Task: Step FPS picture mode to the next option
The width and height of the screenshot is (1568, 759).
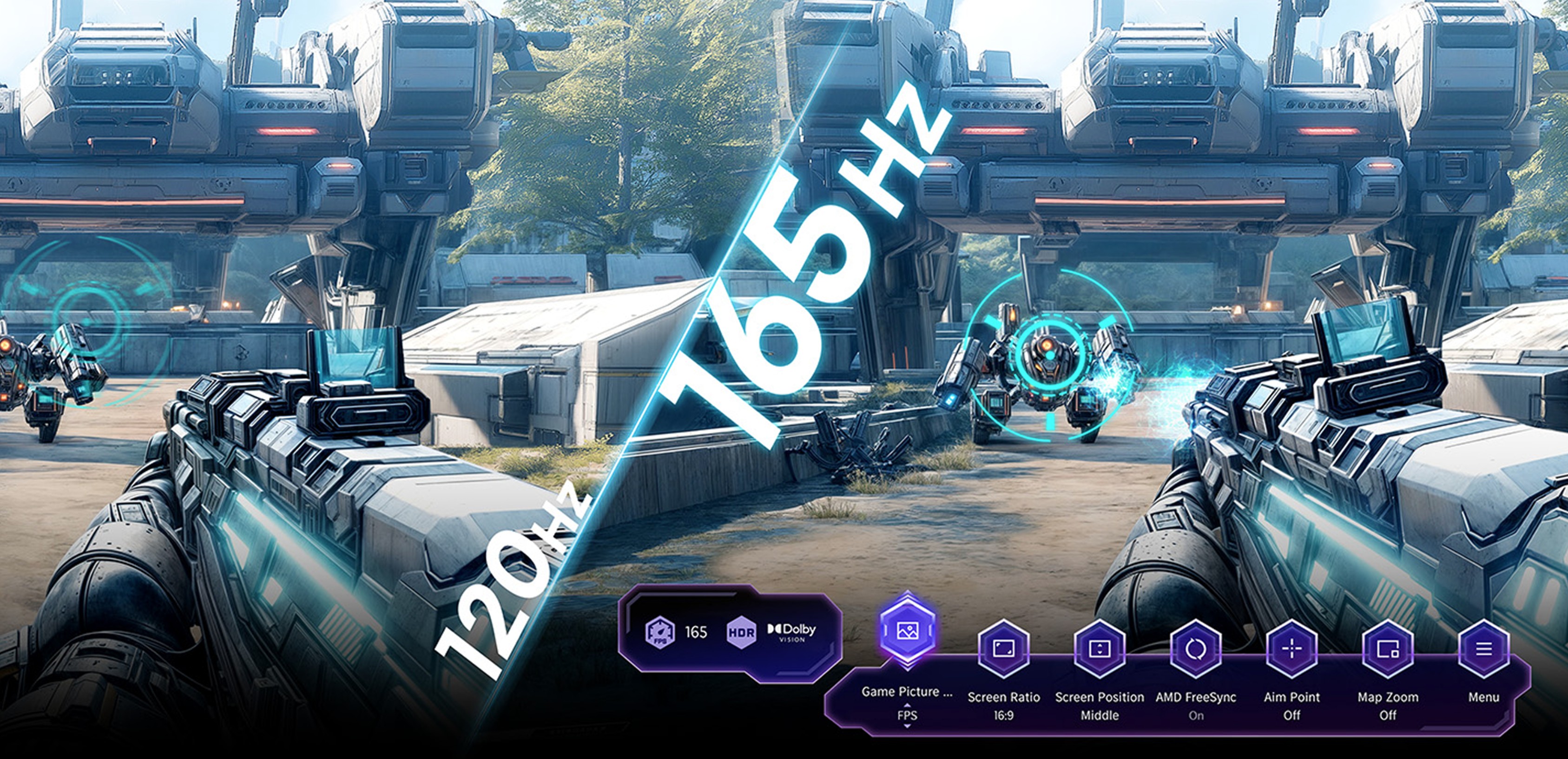Action: click(907, 726)
